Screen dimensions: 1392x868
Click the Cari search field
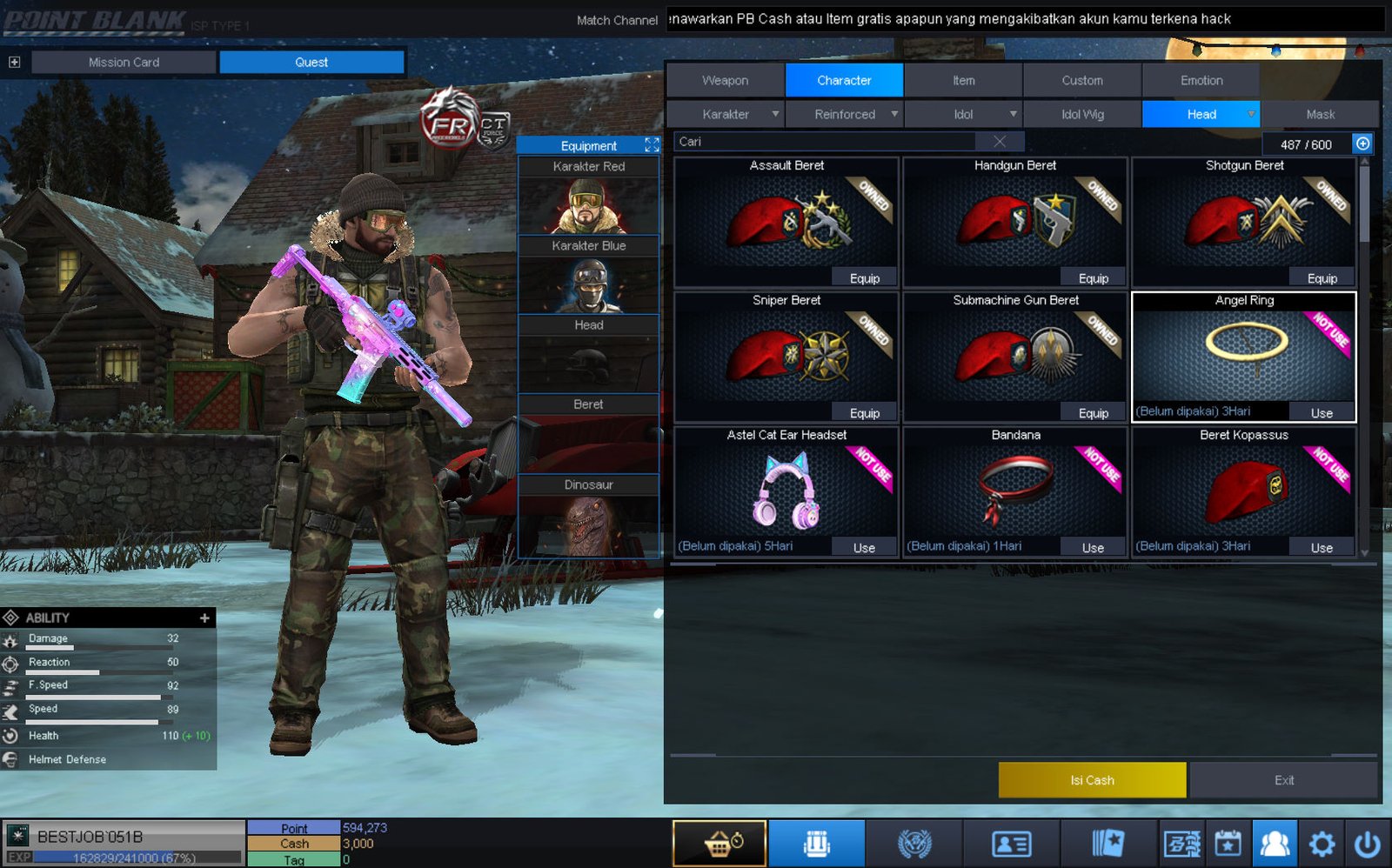[x=826, y=142]
